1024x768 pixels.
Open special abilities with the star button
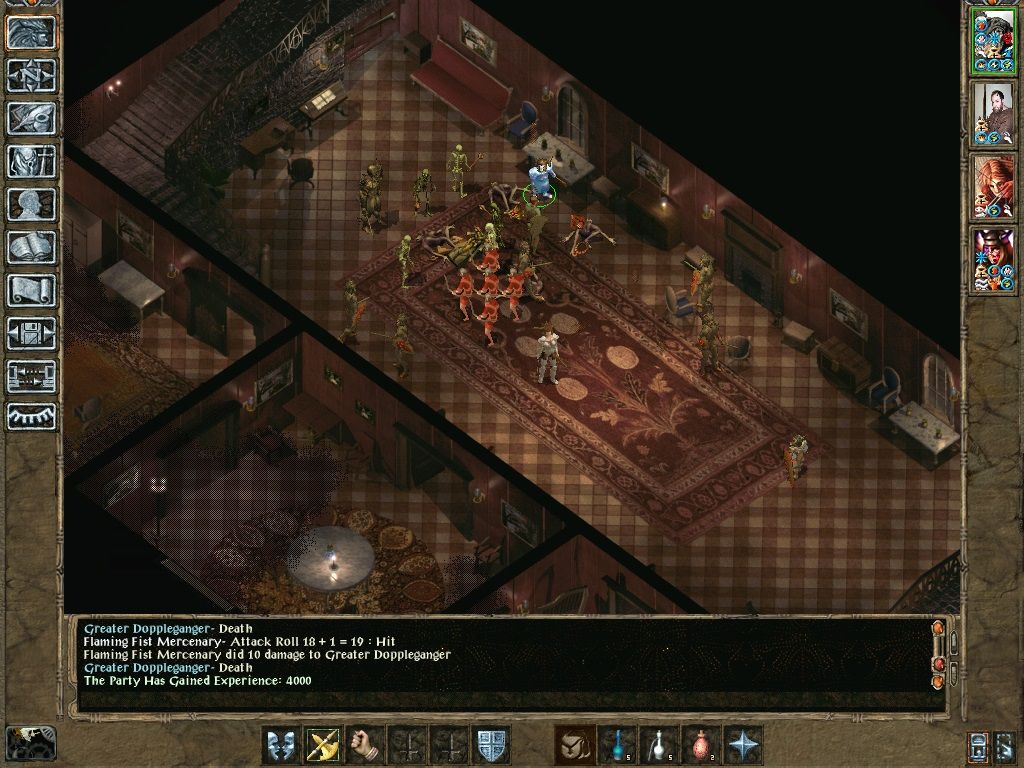pos(743,745)
